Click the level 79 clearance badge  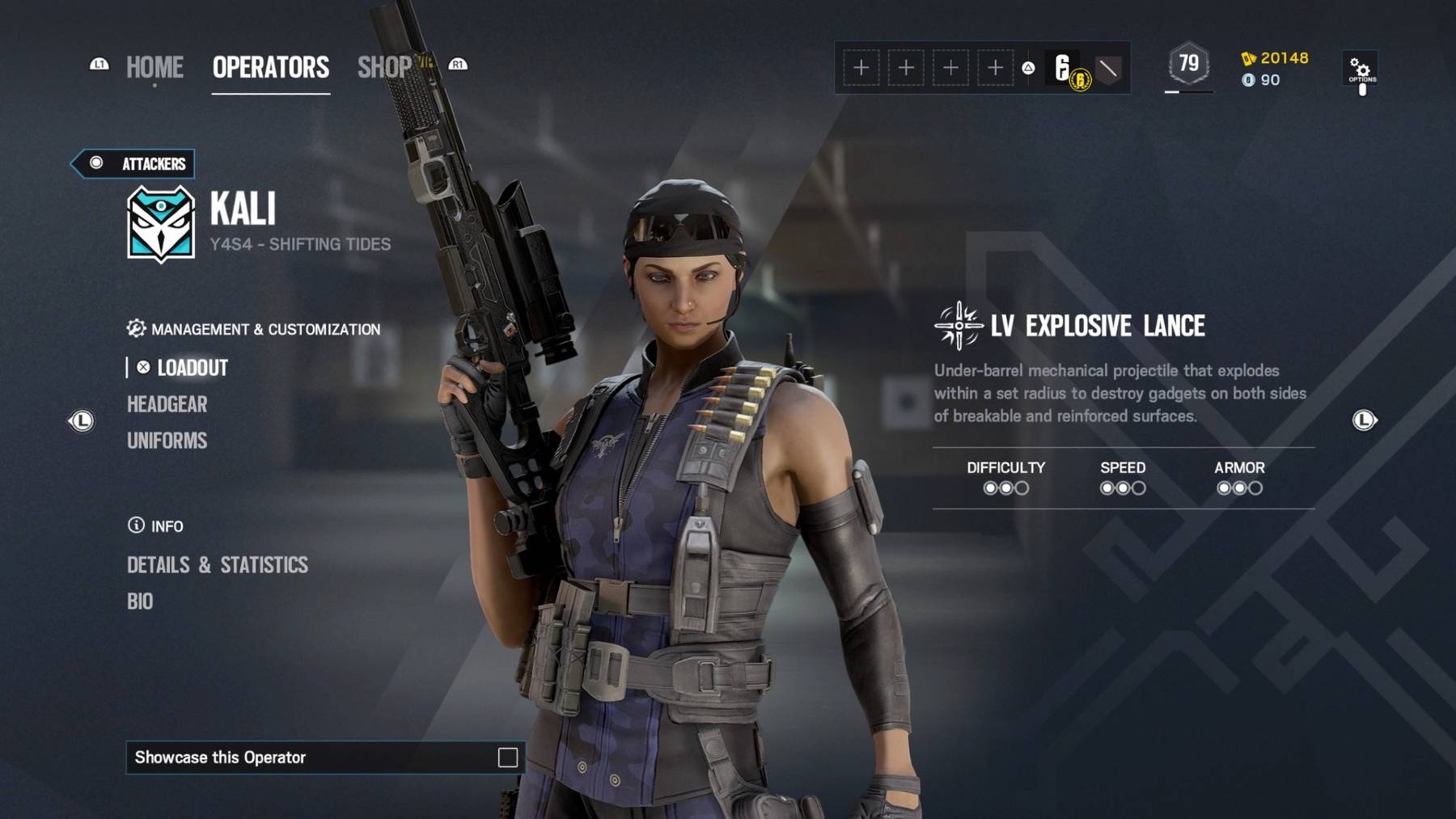(x=1188, y=64)
